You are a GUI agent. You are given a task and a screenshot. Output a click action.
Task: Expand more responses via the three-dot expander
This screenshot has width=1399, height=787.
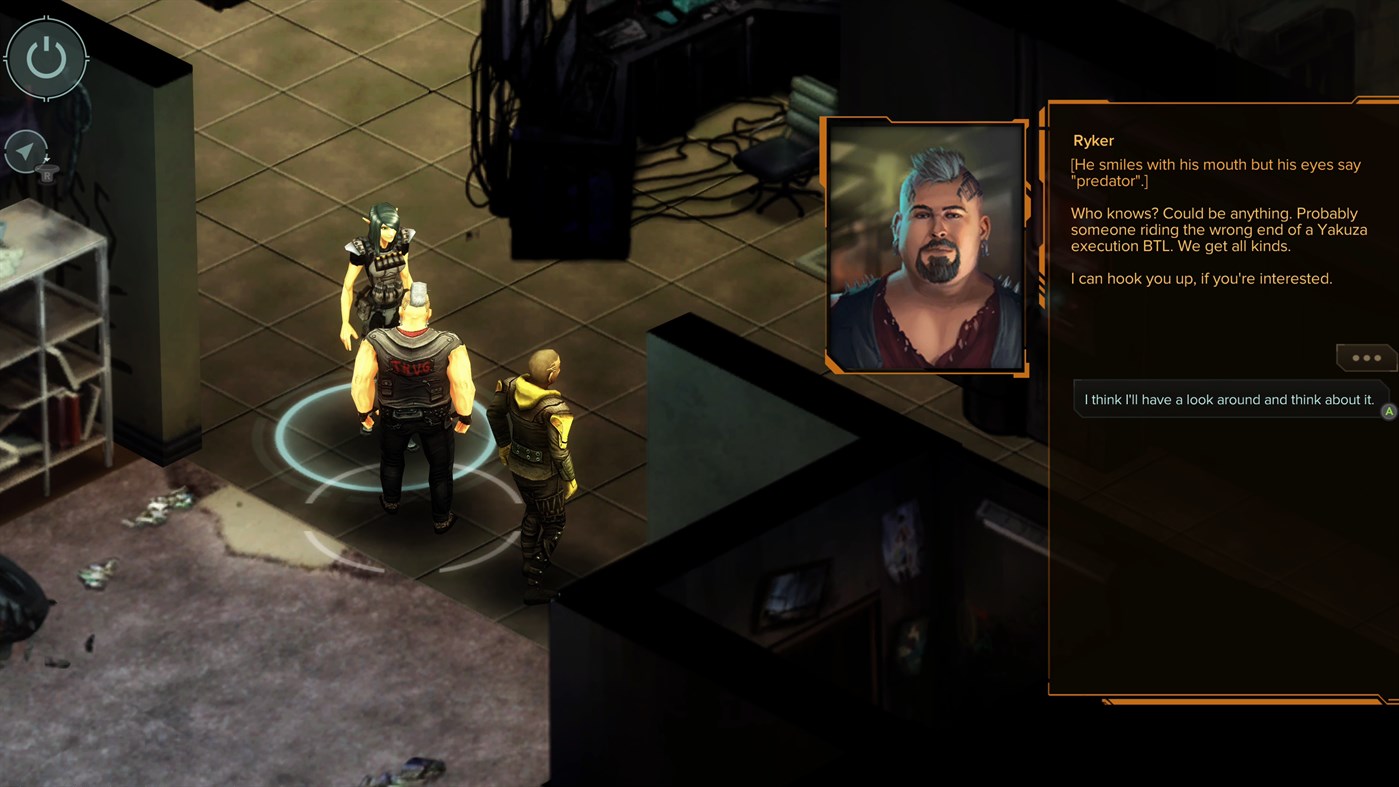(x=1366, y=356)
